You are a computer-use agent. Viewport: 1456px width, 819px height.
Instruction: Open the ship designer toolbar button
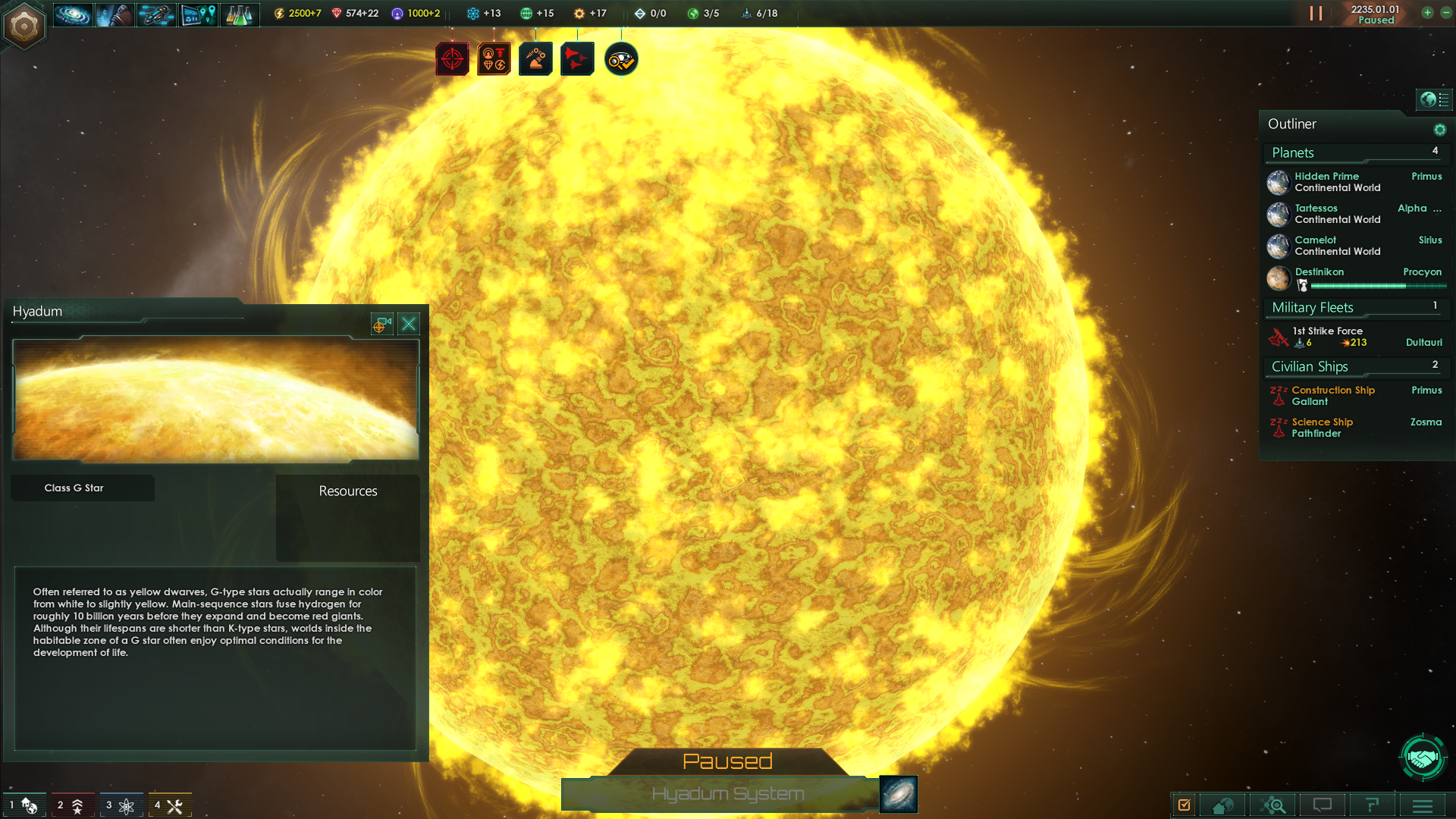[156, 14]
